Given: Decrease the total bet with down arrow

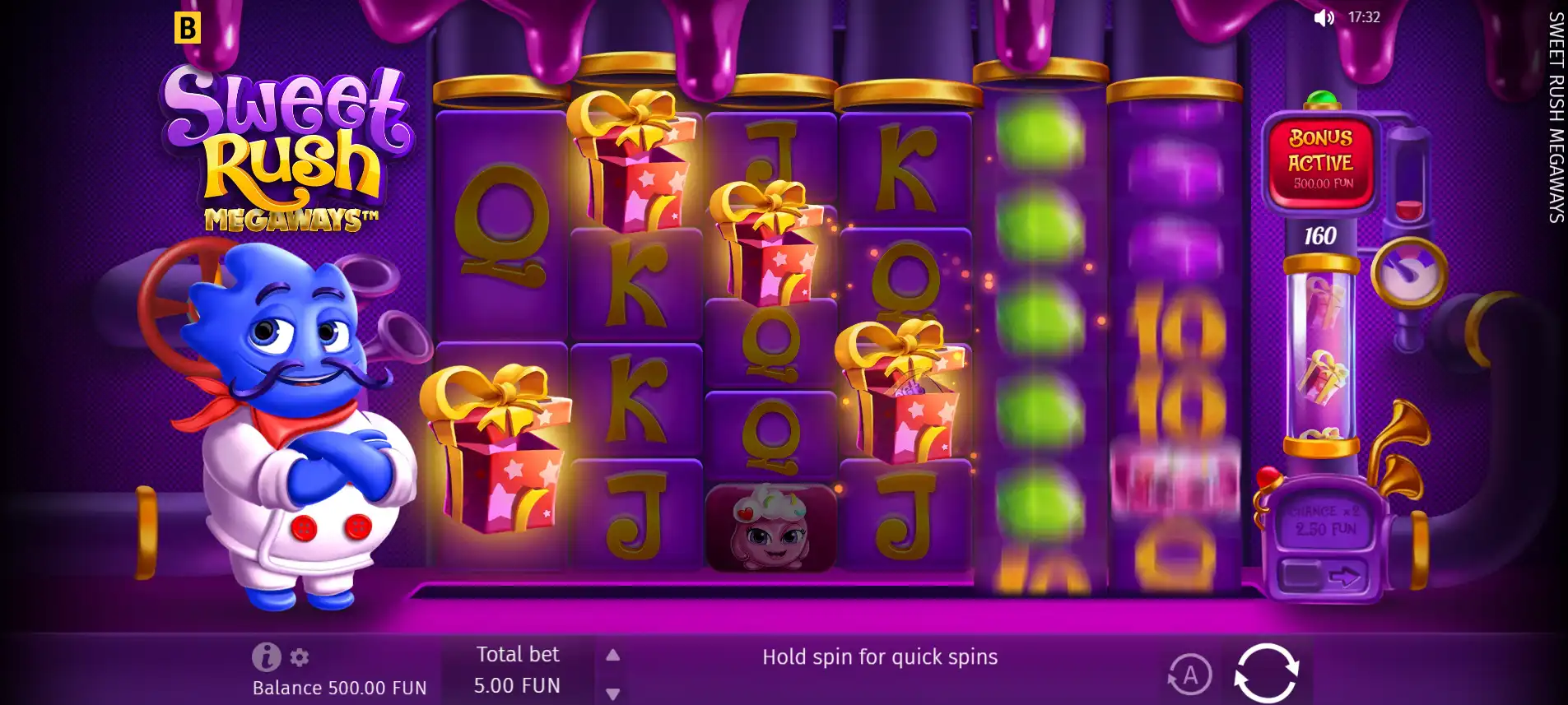Looking at the screenshot, I should tap(612, 693).
